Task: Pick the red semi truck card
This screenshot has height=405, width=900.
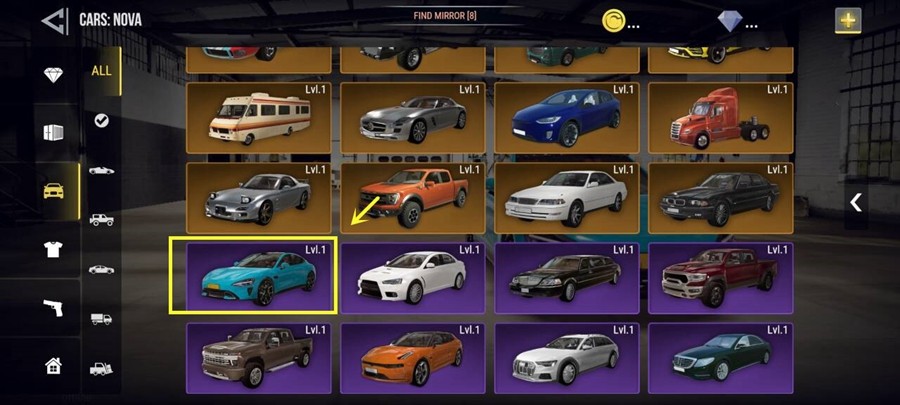Action: [721, 117]
